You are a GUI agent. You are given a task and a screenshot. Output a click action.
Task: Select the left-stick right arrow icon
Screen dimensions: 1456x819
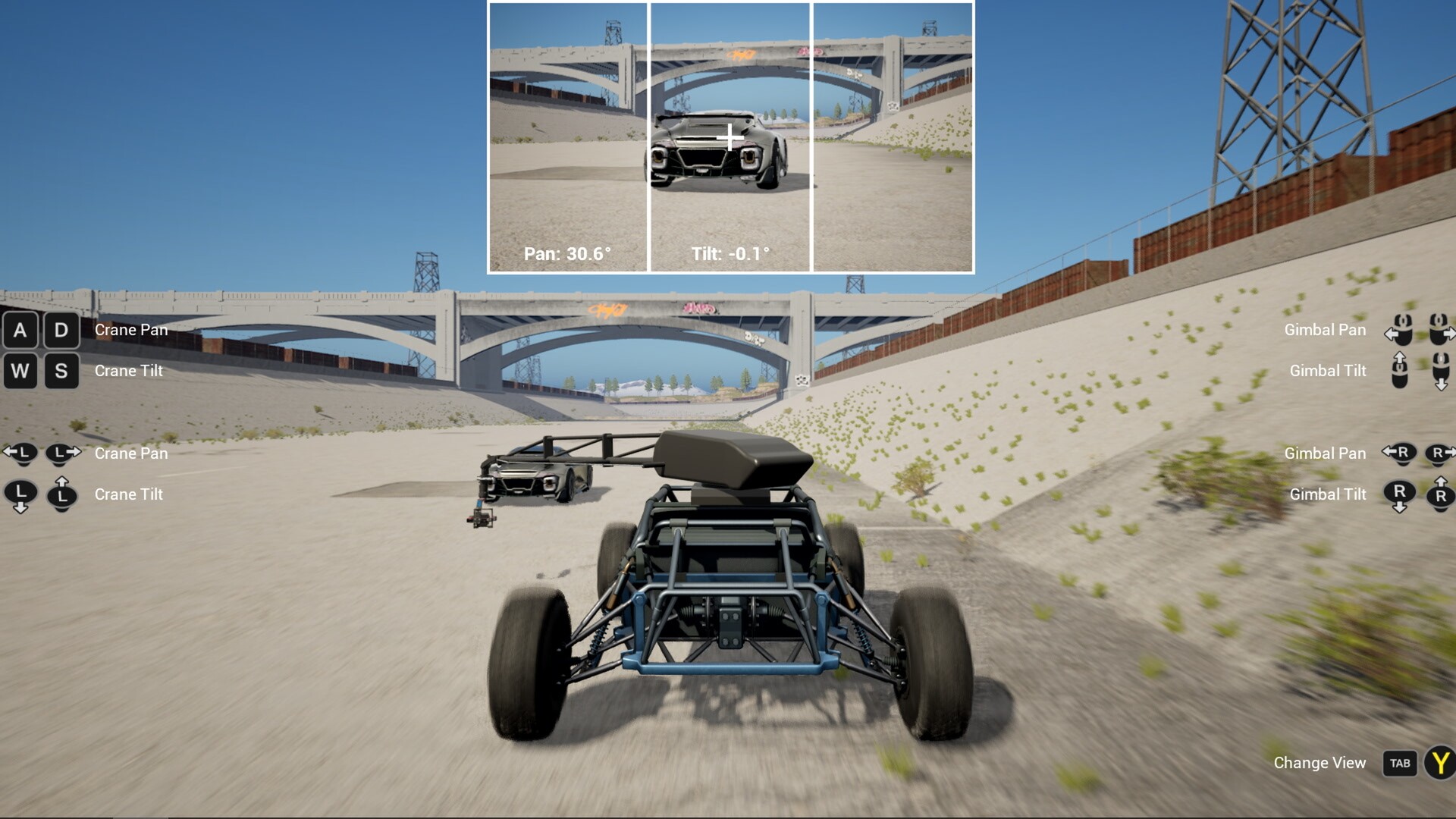click(x=62, y=453)
